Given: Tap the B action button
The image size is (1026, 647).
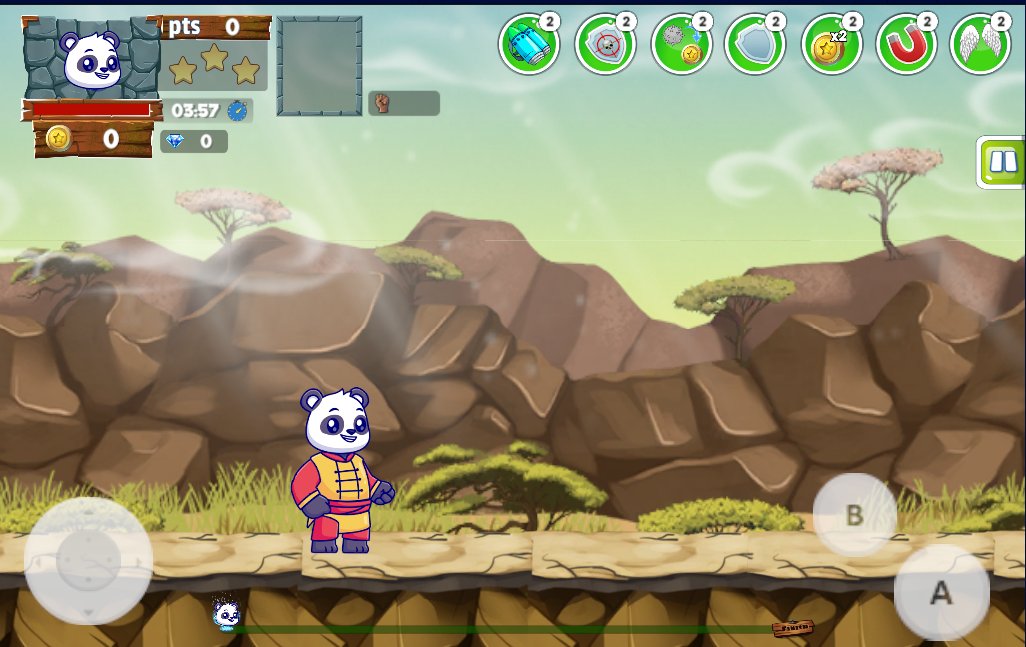Looking at the screenshot, I should coord(854,515).
